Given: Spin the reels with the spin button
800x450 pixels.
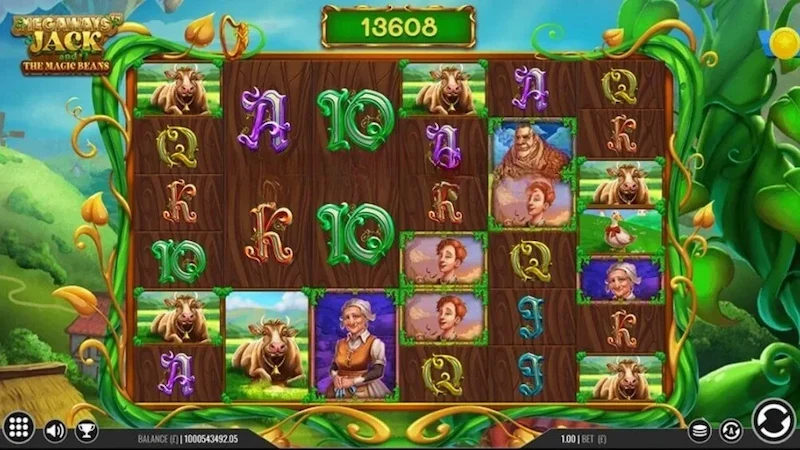Looking at the screenshot, I should coord(773,421).
